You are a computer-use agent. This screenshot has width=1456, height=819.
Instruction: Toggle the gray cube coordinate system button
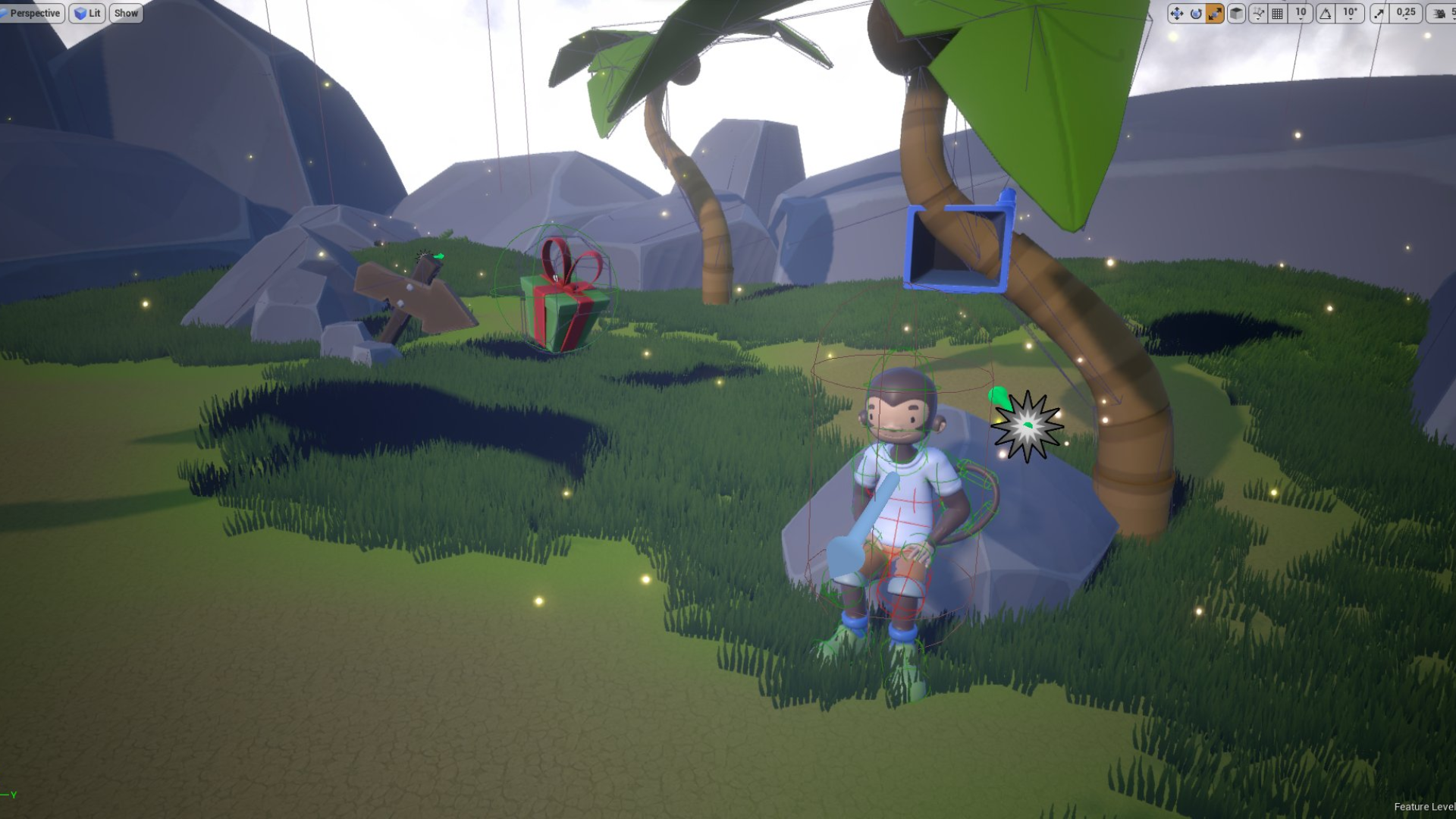[1236, 13]
